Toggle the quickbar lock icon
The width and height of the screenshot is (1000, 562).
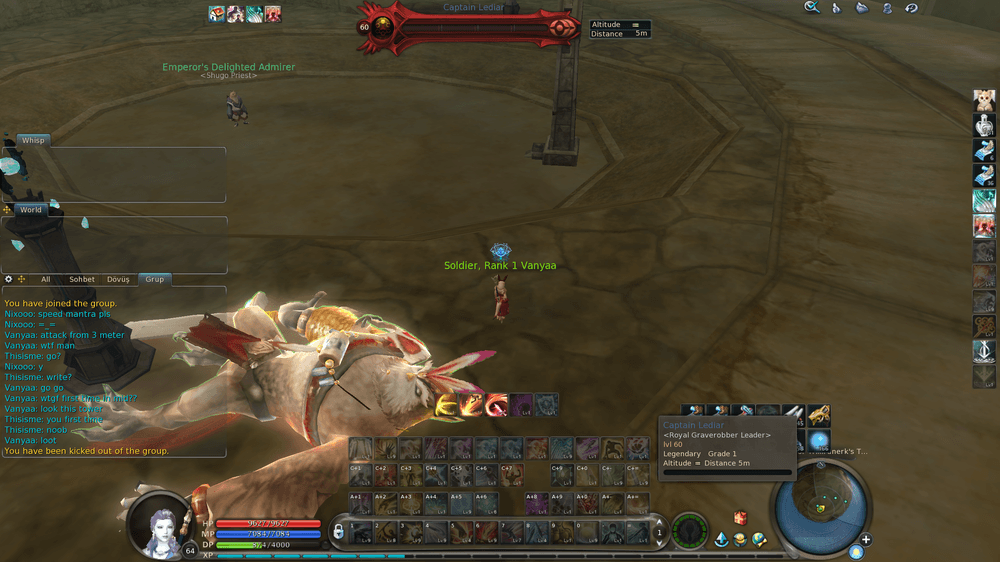coord(339,530)
